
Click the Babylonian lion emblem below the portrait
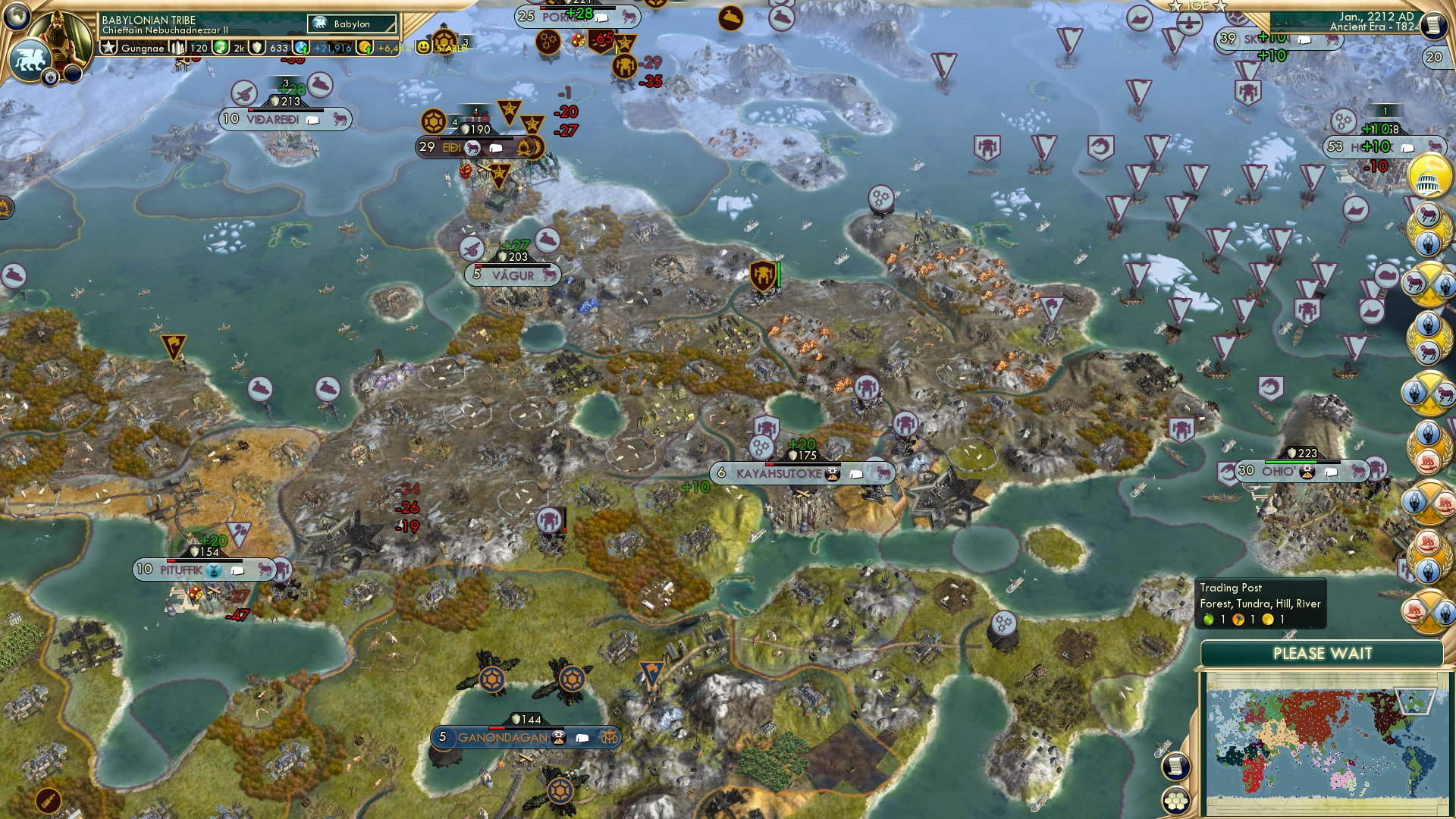tap(29, 58)
